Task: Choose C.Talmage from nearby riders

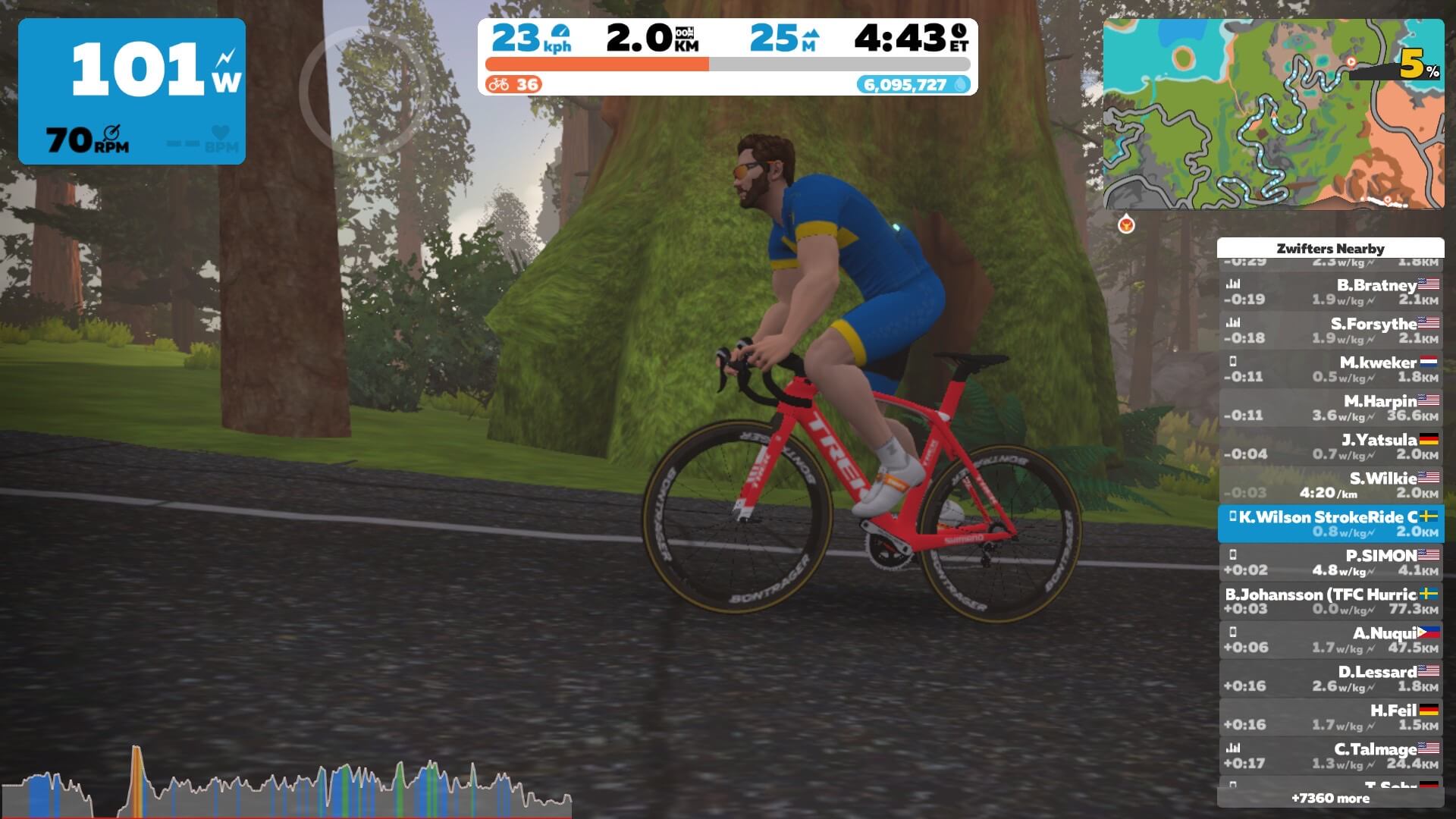Action: pyautogui.click(x=1331, y=756)
